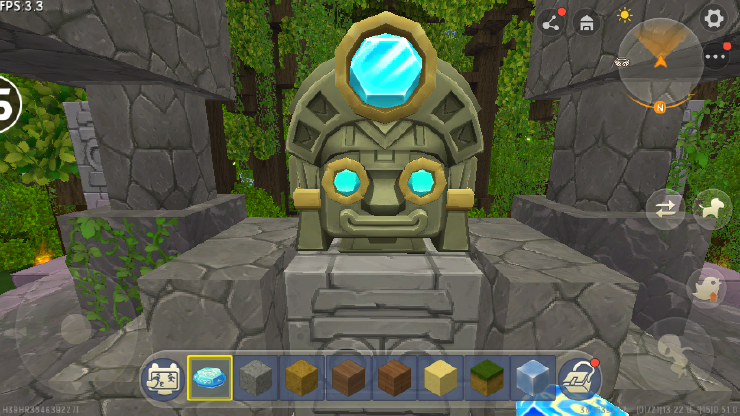Open the backpack inventory button with red dot
740x416 pixels.
(579, 376)
